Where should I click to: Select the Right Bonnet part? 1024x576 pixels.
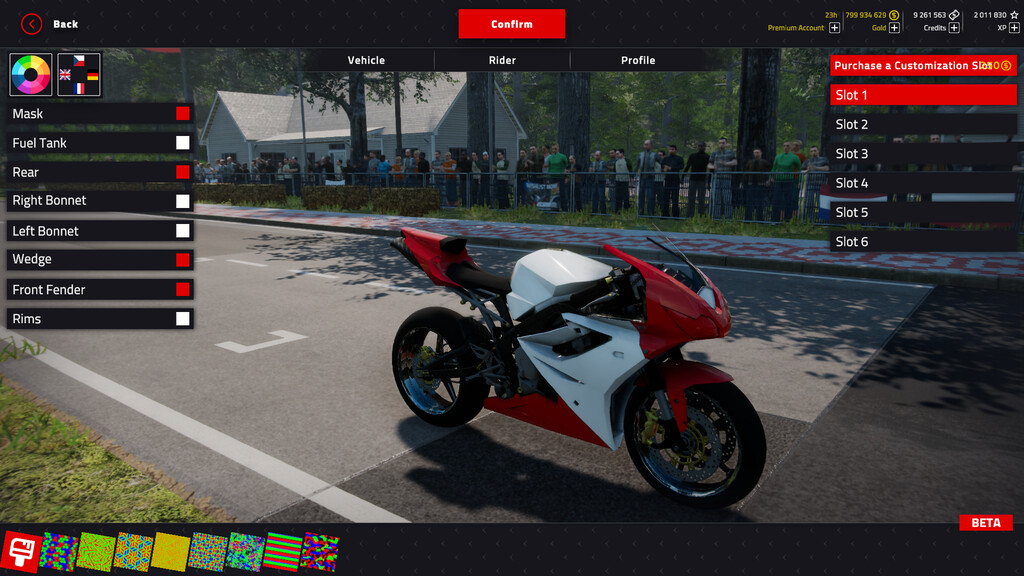click(x=90, y=201)
